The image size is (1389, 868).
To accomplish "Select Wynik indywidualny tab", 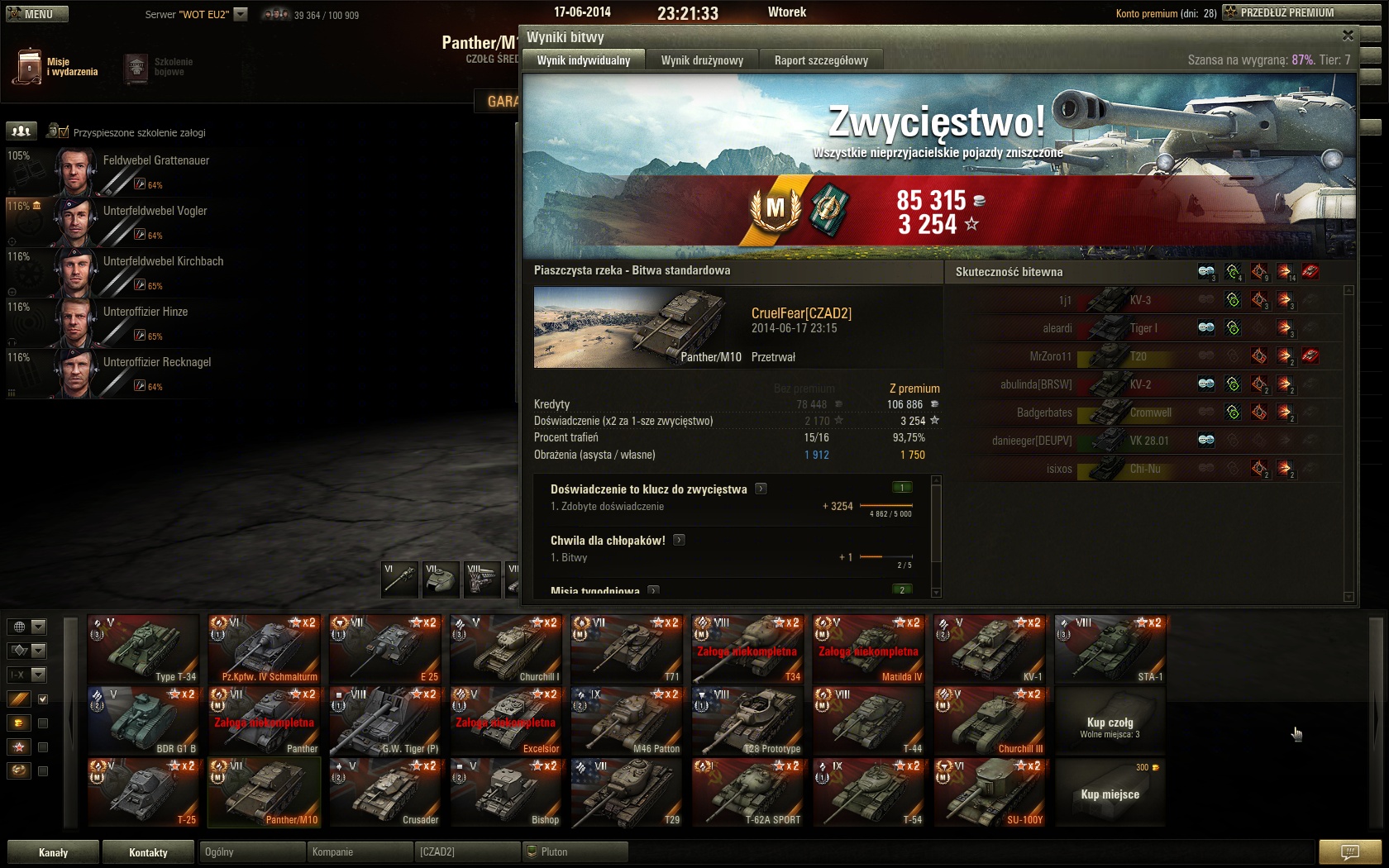I will 583,60.
